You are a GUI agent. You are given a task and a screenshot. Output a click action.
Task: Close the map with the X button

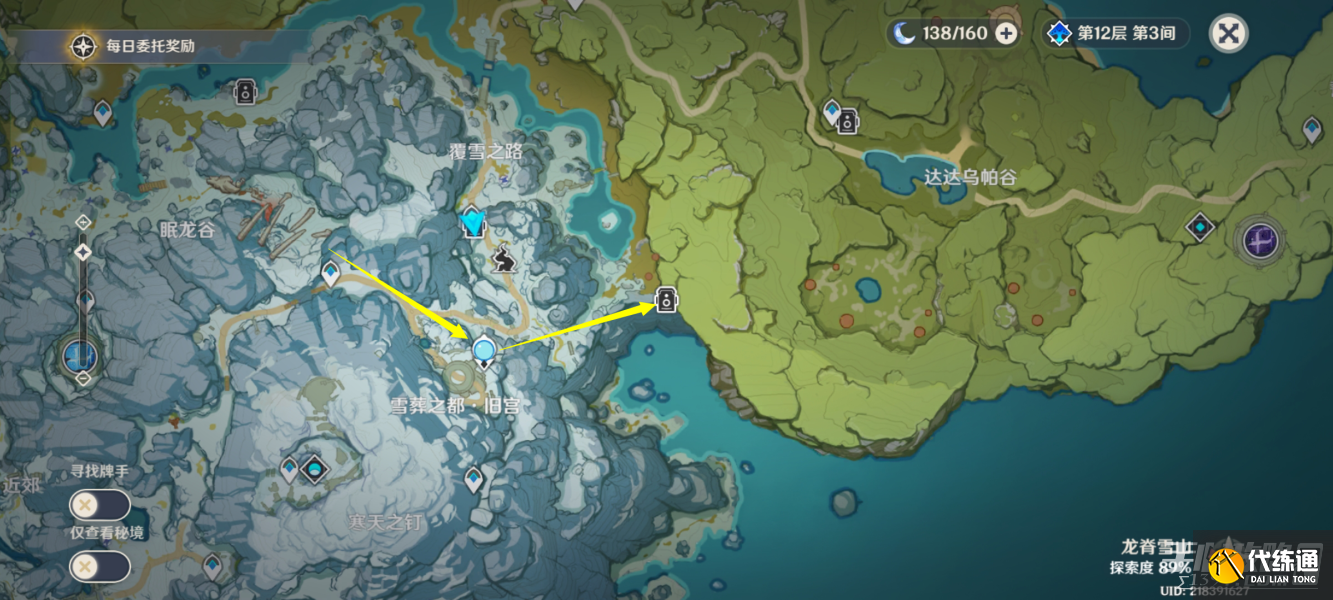(1228, 33)
